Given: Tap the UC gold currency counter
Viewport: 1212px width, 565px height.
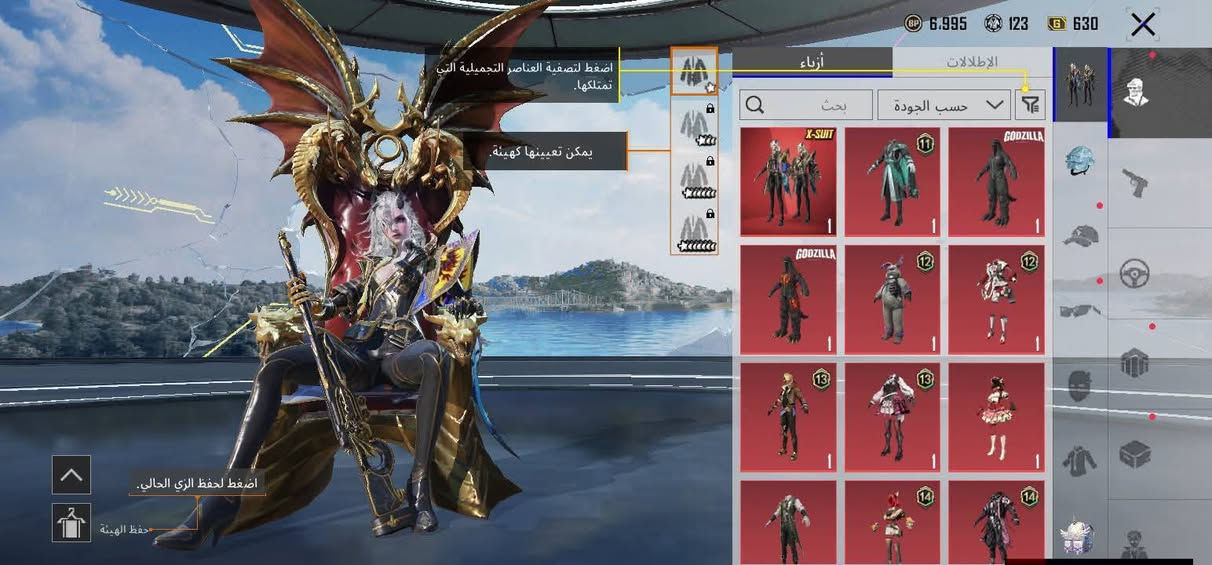Looking at the screenshot, I should coord(1073,24).
